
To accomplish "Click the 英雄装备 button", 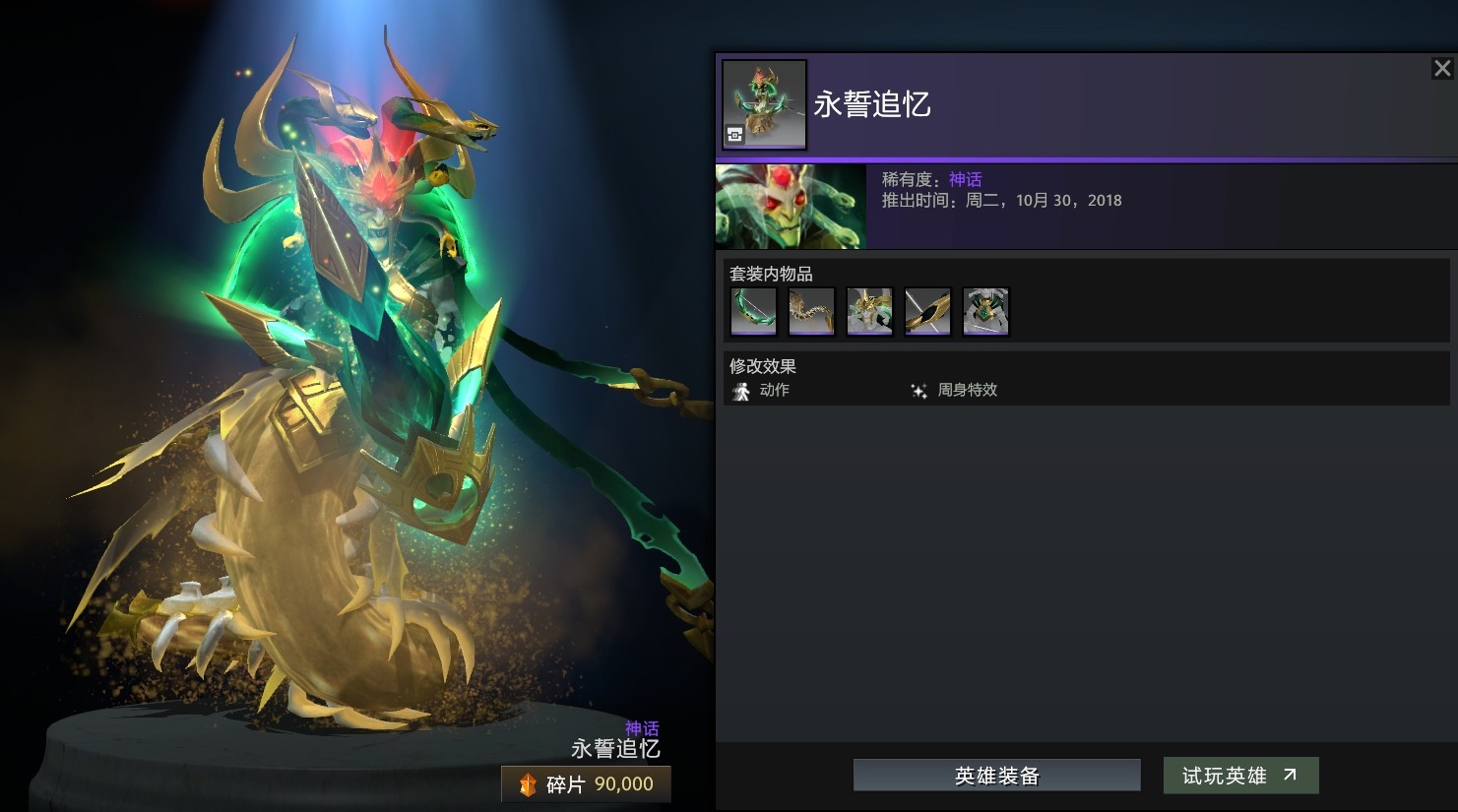I will tap(996, 776).
